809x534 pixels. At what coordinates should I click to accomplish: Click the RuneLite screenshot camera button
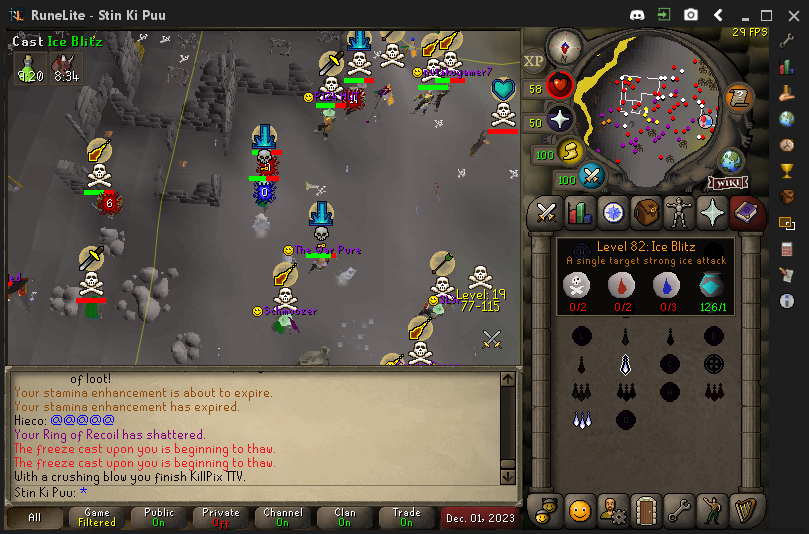point(691,15)
